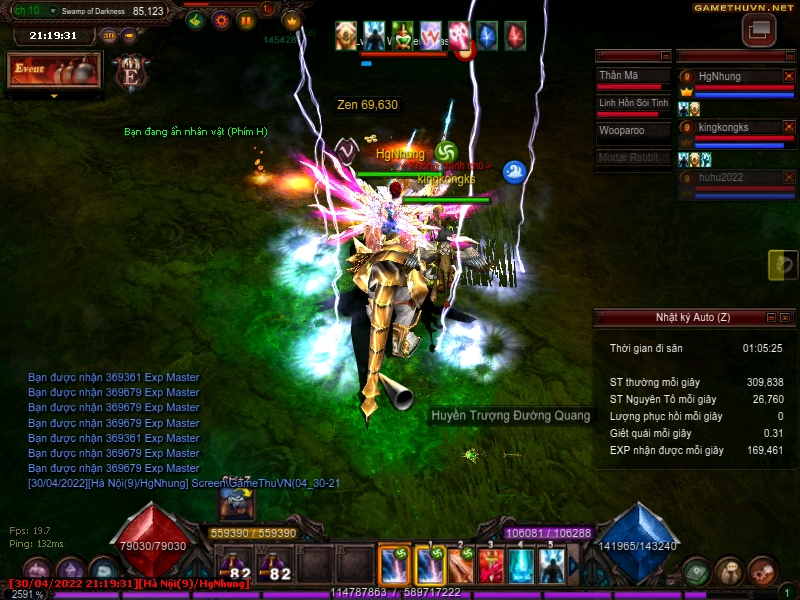Click the shield E emblem icon
Viewport: 800px width, 600px height.
(x=130, y=73)
